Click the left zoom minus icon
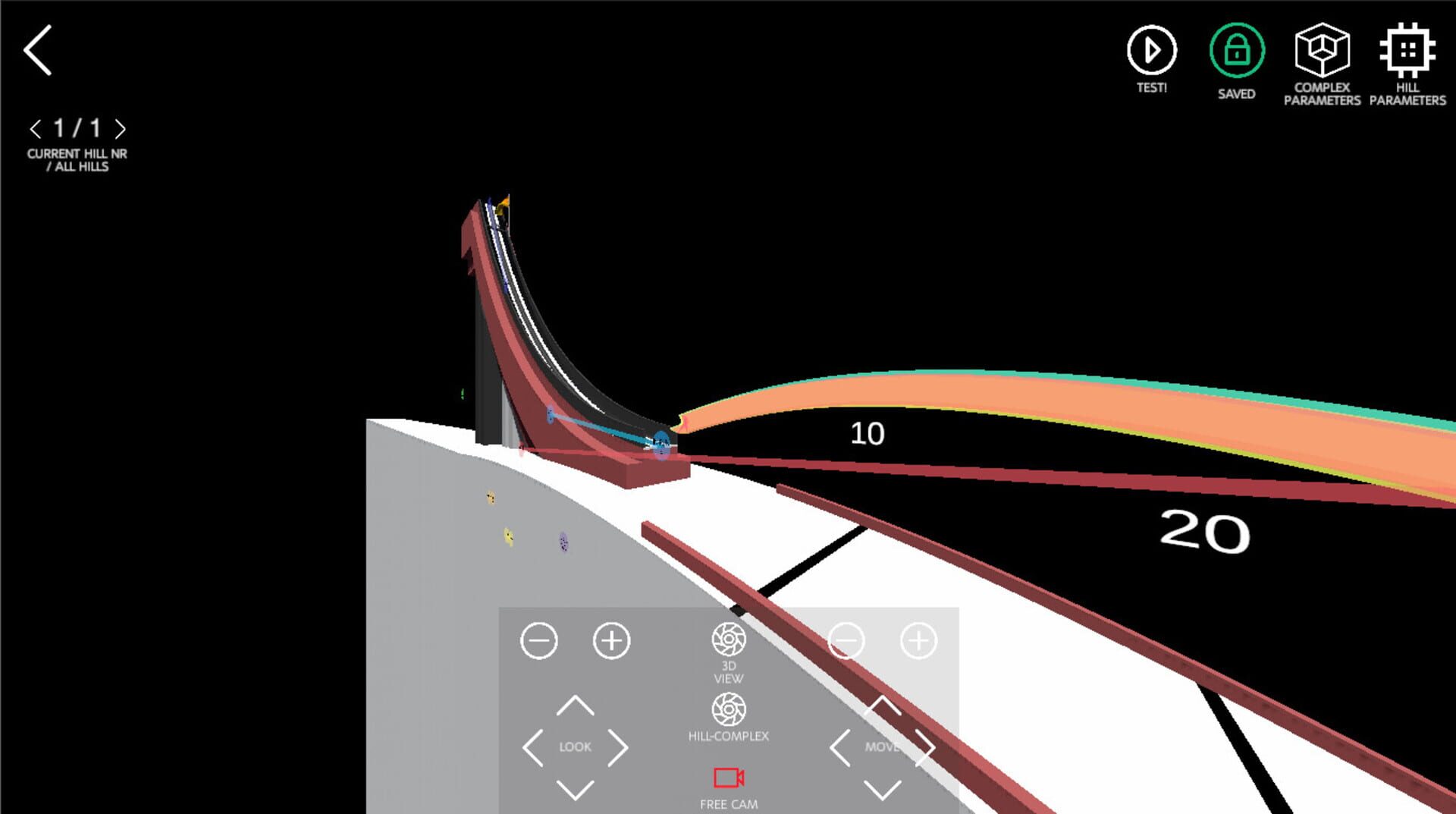The image size is (1456, 814). pos(538,640)
